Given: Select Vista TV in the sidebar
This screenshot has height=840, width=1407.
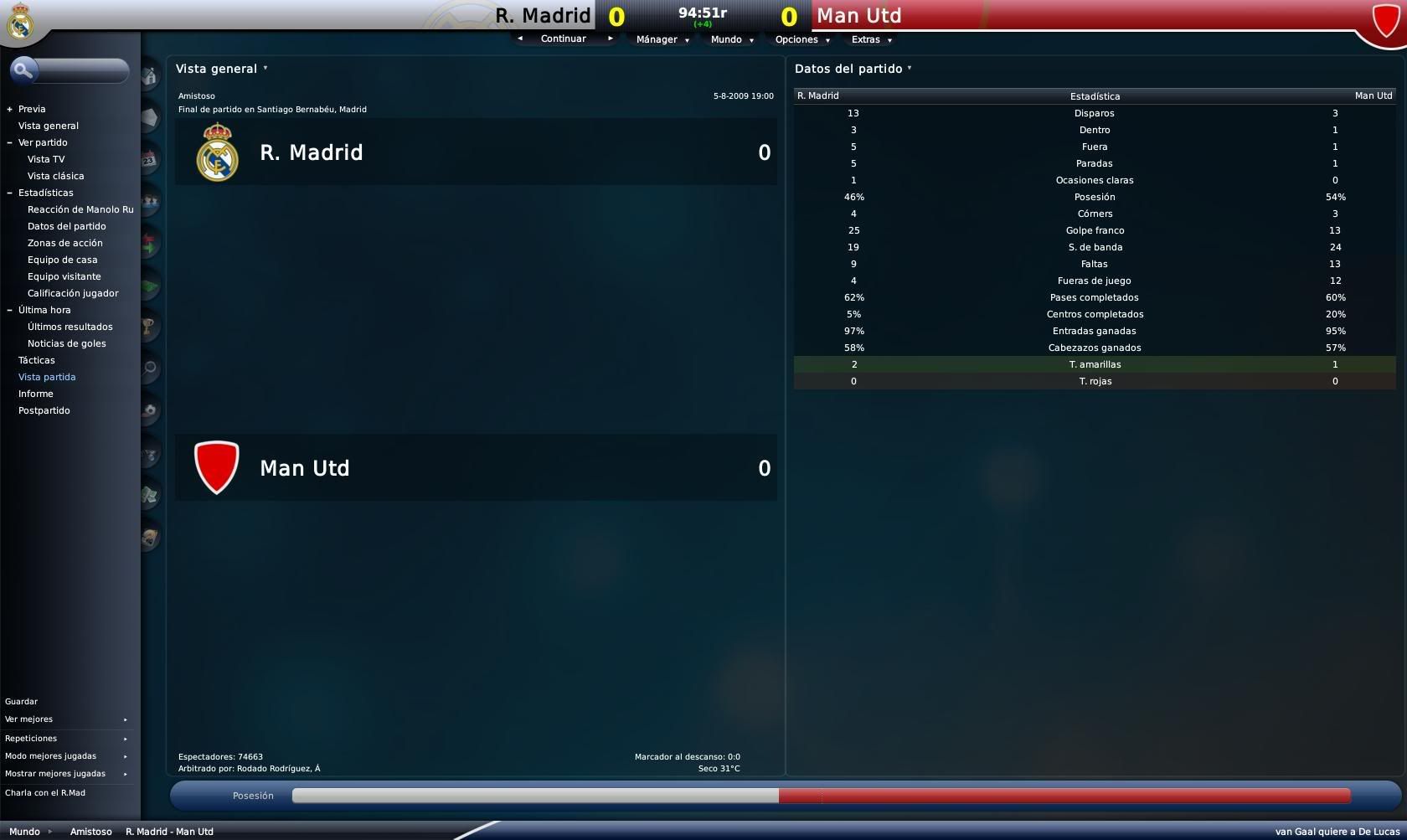Looking at the screenshot, I should 46,159.
